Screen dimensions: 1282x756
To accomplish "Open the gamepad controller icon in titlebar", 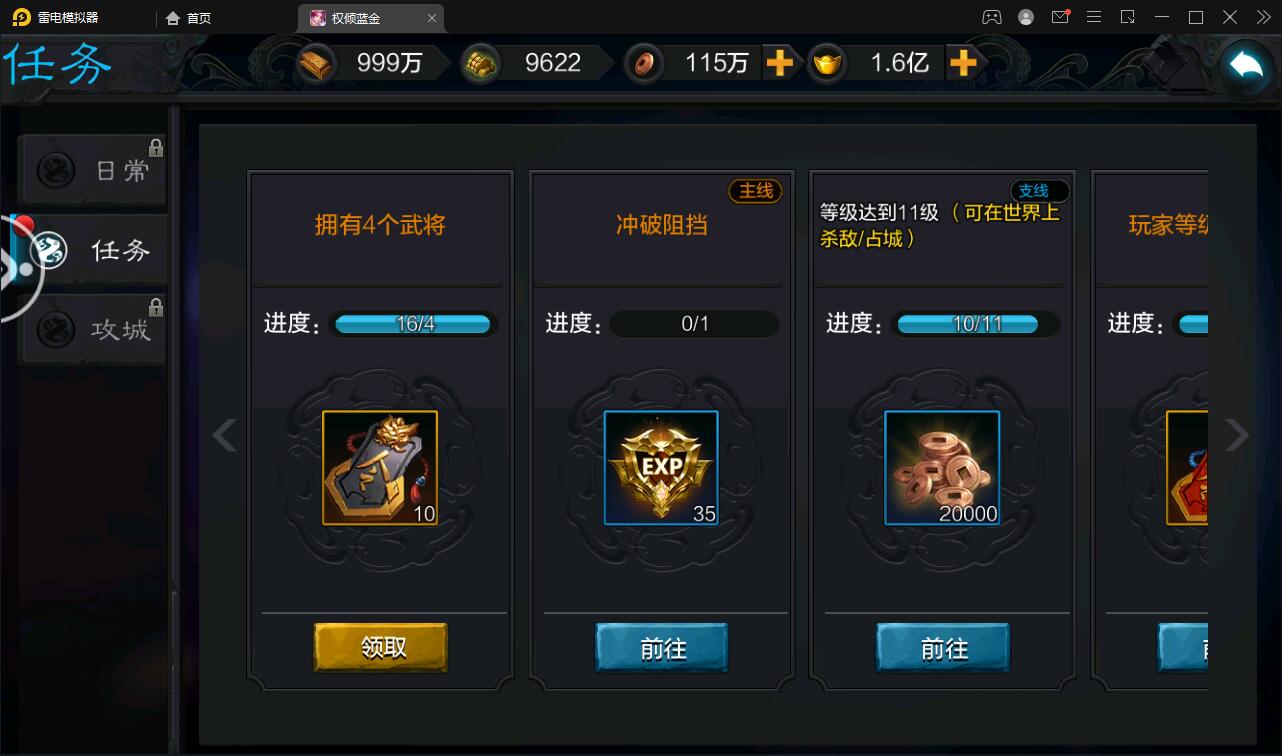I will (993, 17).
